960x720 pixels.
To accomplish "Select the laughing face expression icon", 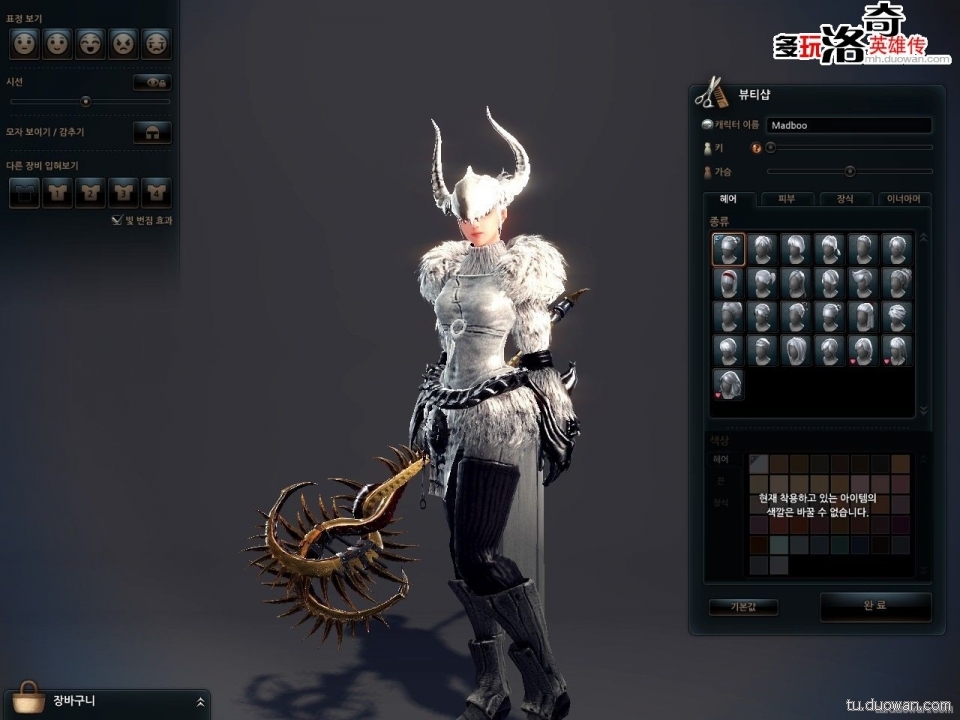I will point(90,43).
